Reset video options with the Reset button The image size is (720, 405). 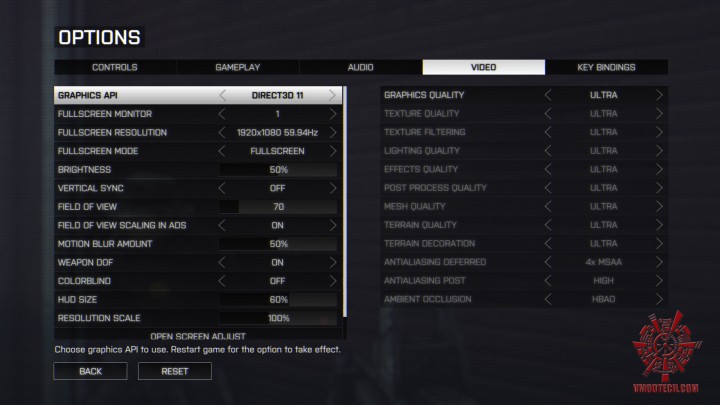[175, 371]
